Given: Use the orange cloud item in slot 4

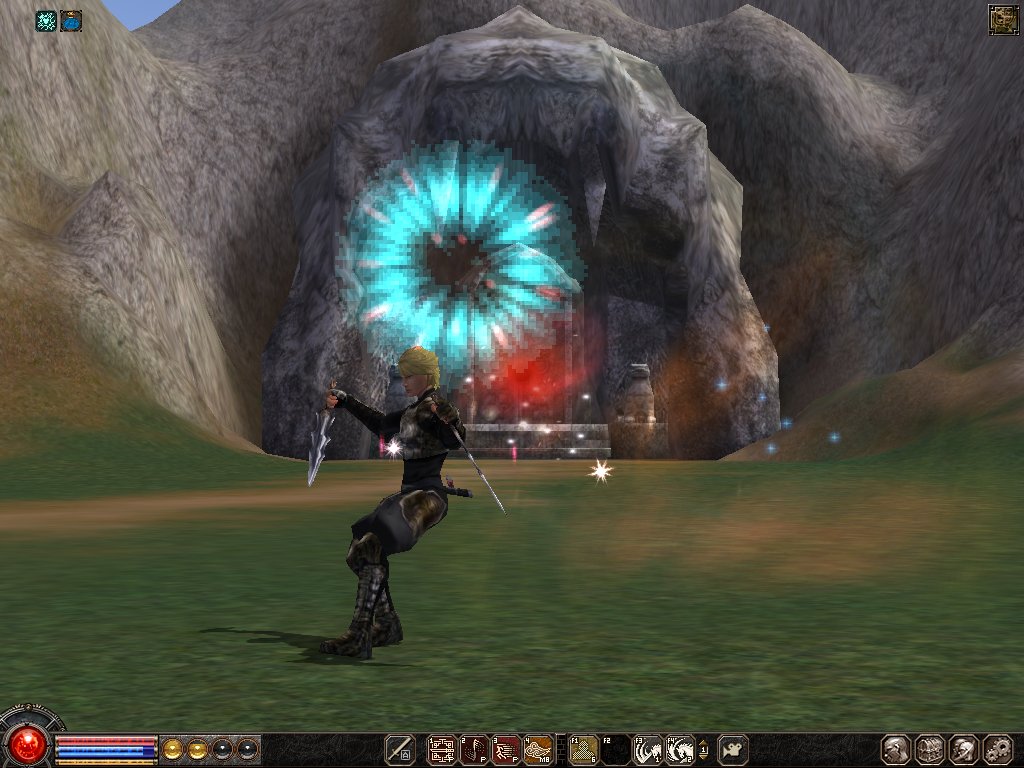Looking at the screenshot, I should 539,749.
